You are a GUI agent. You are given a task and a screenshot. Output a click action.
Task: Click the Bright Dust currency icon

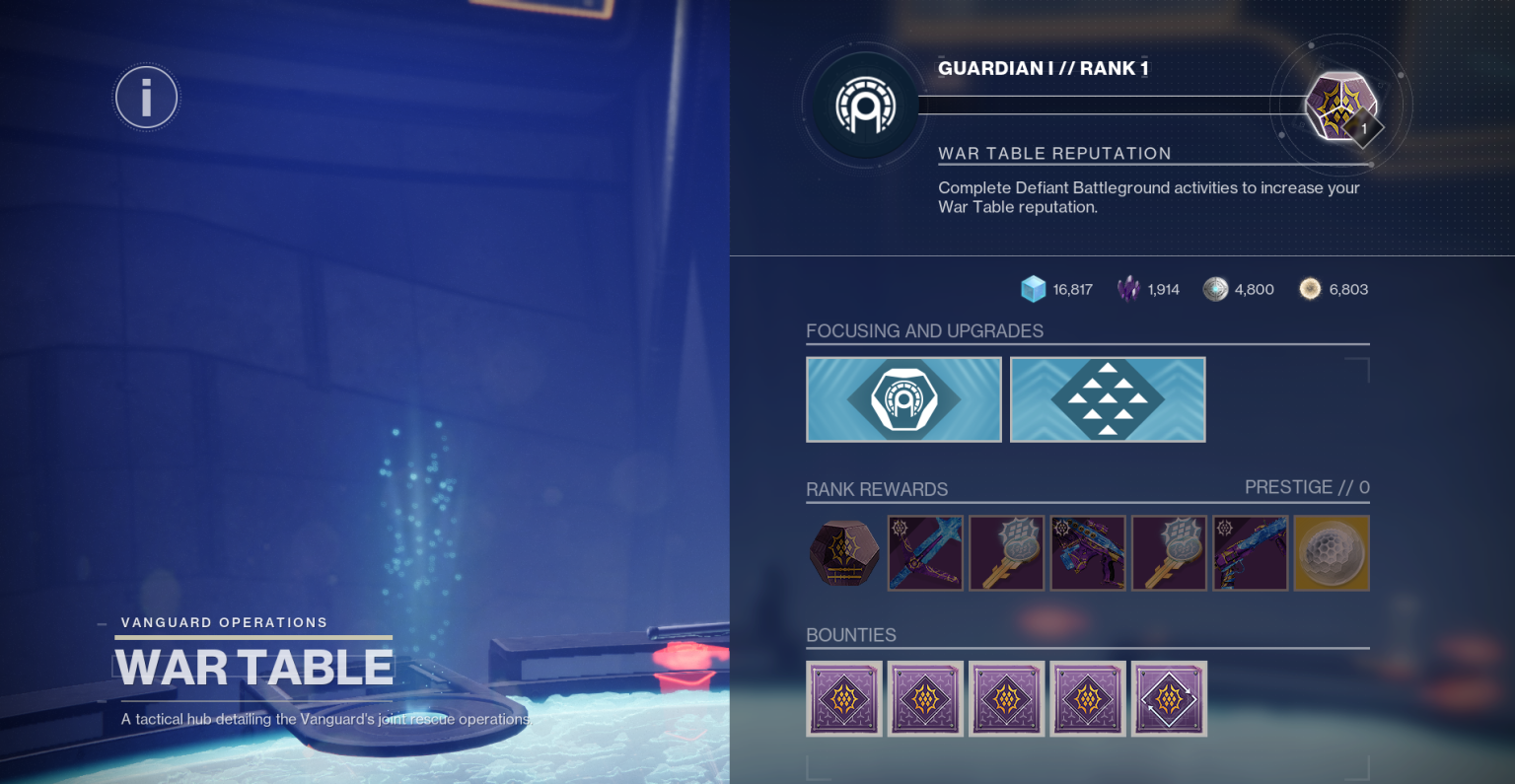1310,289
